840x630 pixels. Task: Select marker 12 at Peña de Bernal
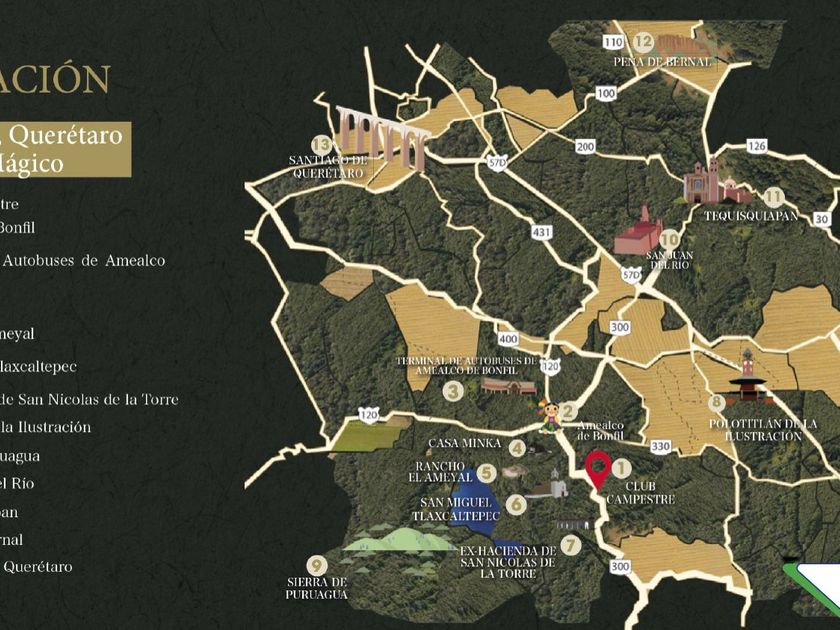(643, 42)
